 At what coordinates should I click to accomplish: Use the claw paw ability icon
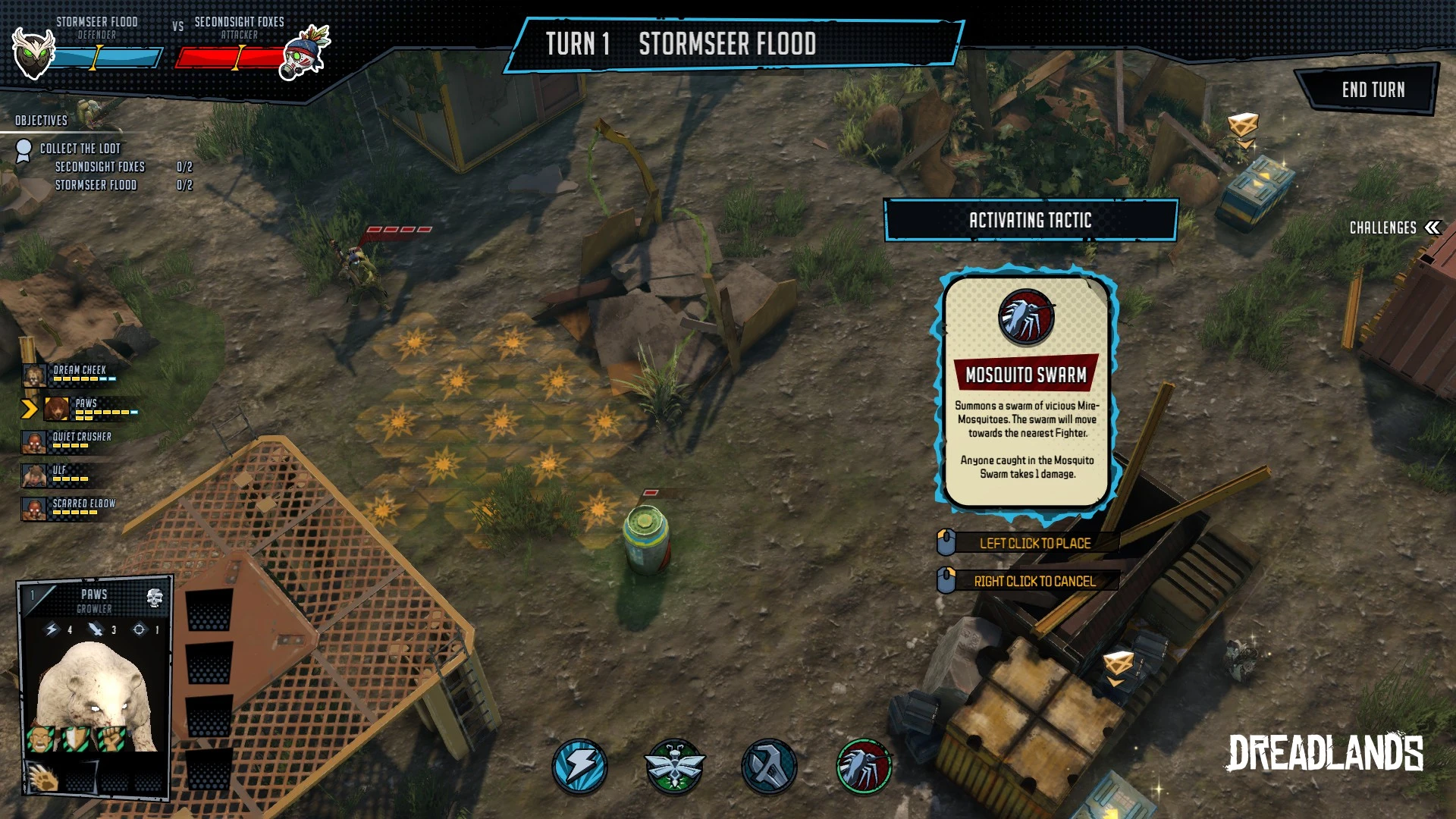(42, 776)
